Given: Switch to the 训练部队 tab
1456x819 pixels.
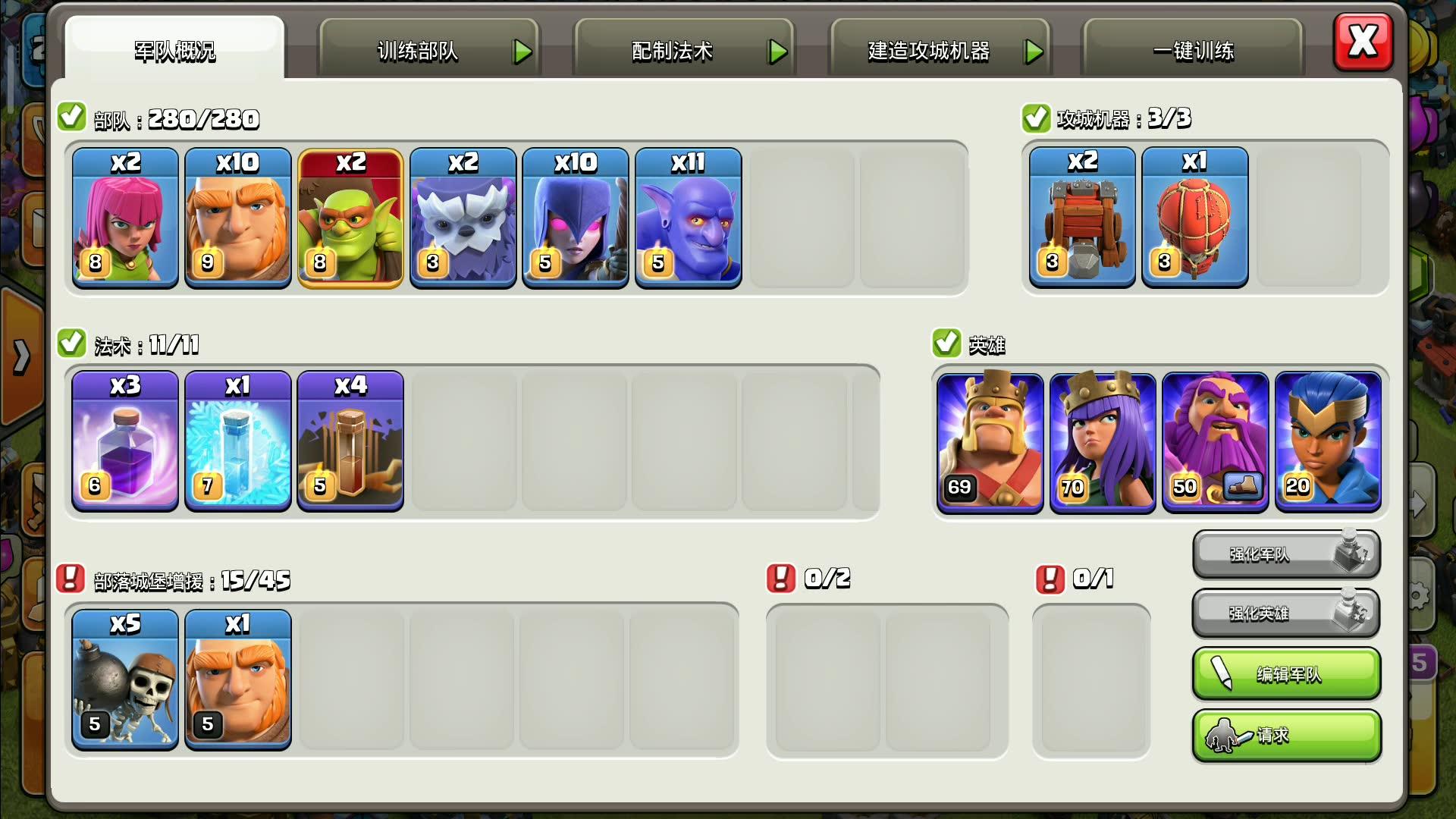Looking at the screenshot, I should 428,51.
